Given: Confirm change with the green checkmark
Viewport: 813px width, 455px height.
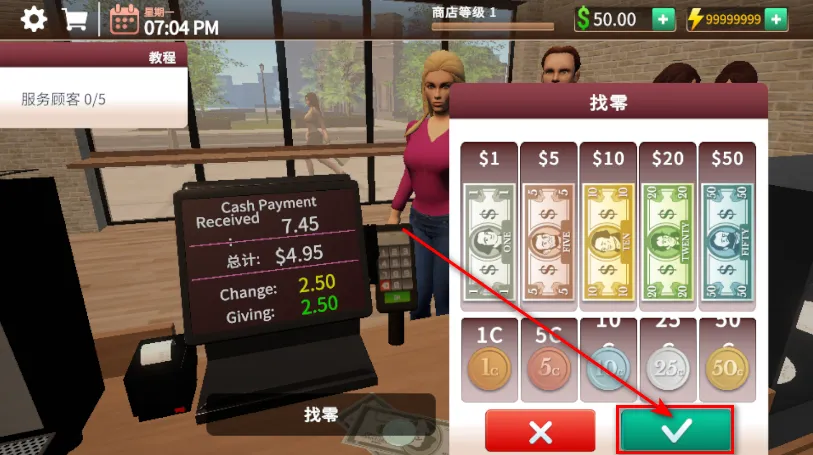Looking at the screenshot, I should coord(676,430).
